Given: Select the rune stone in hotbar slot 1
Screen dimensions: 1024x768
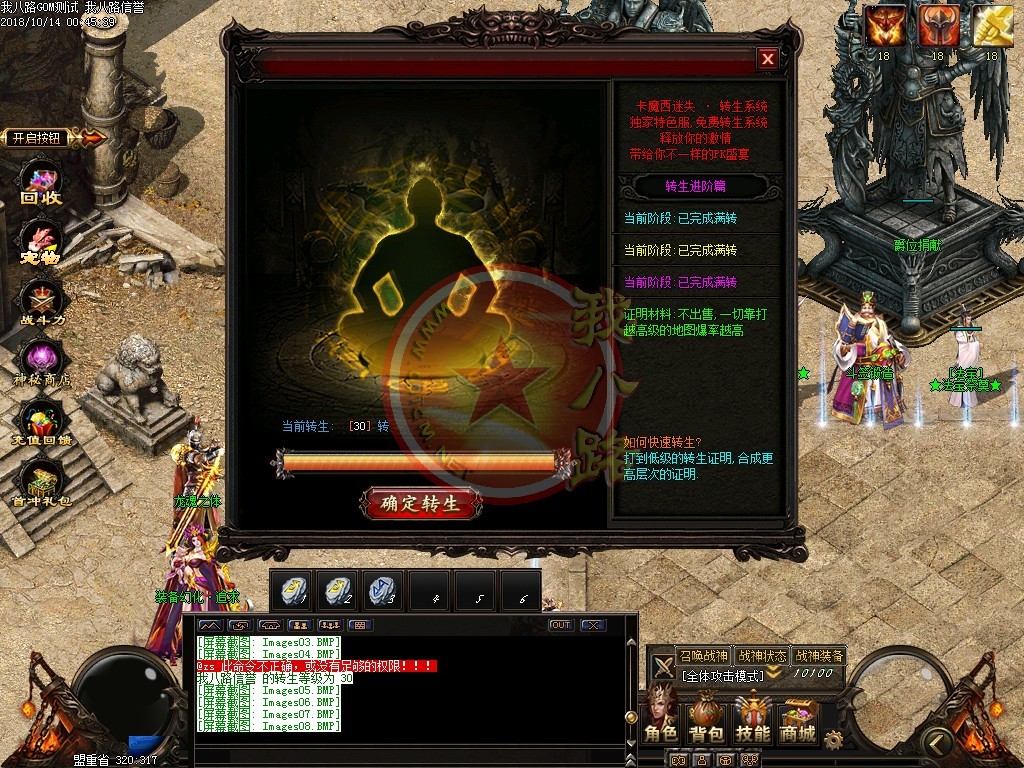Looking at the screenshot, I should pyautogui.click(x=292, y=592).
